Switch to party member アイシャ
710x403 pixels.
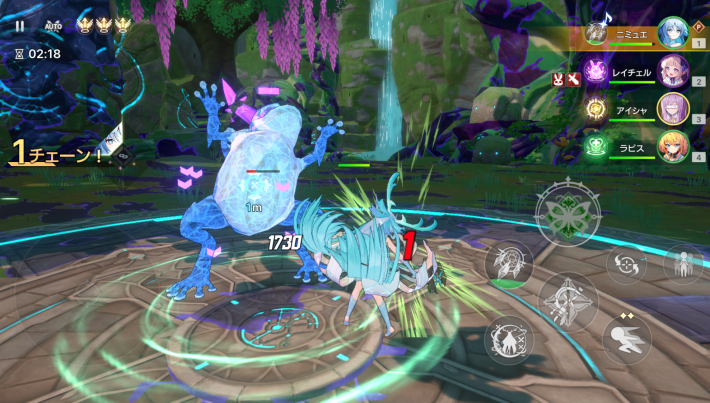pos(672,109)
